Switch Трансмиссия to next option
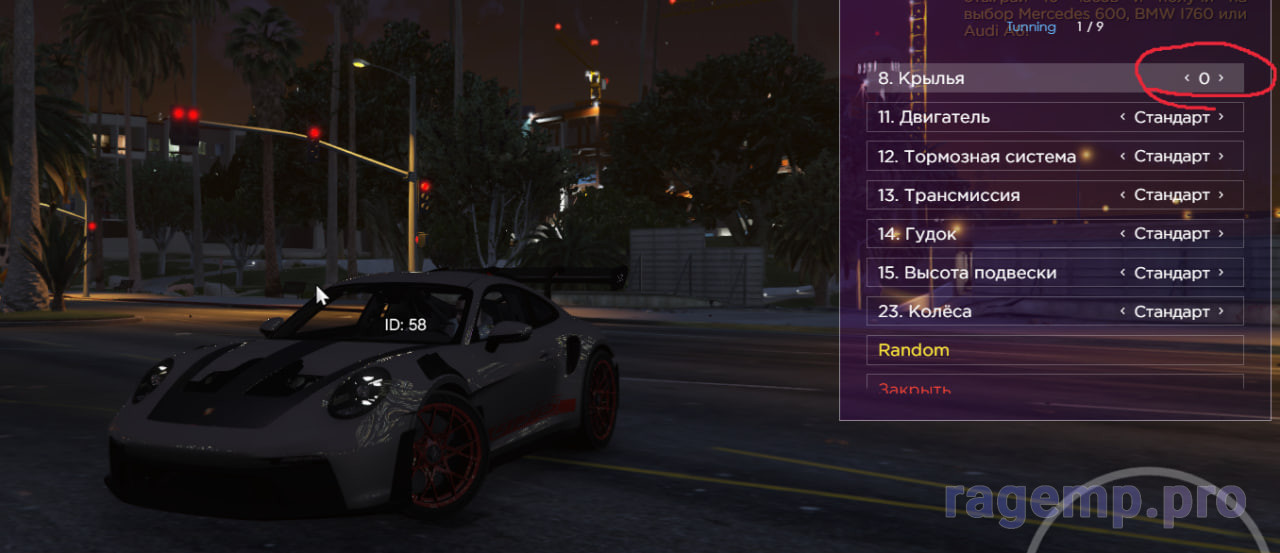 pos(1221,195)
